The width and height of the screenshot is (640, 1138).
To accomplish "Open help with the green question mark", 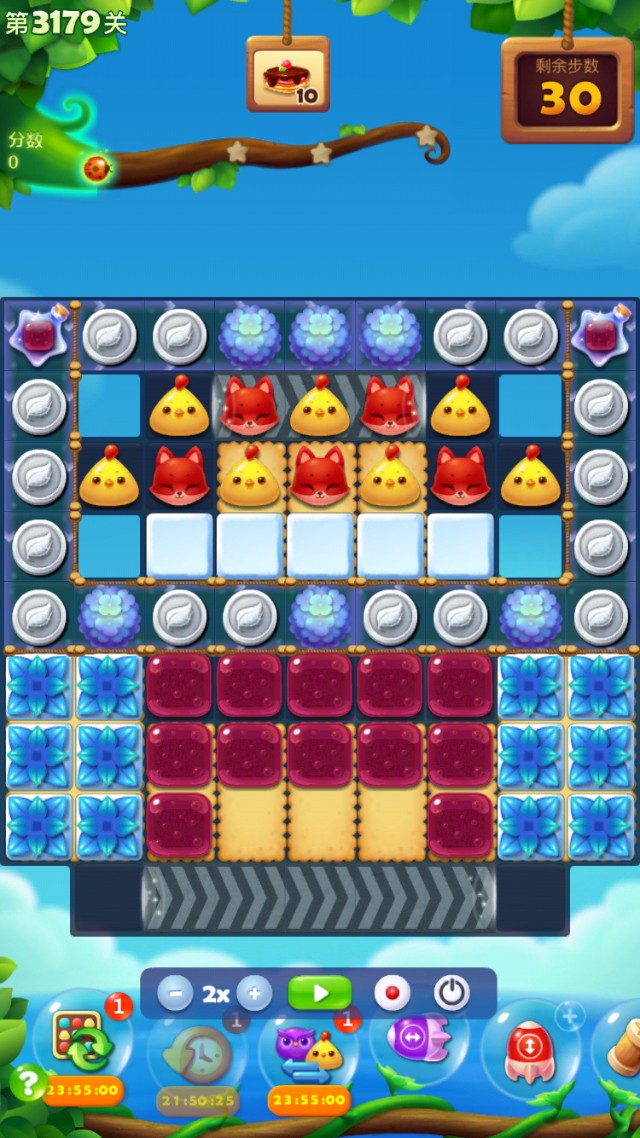I will pos(27,1081).
